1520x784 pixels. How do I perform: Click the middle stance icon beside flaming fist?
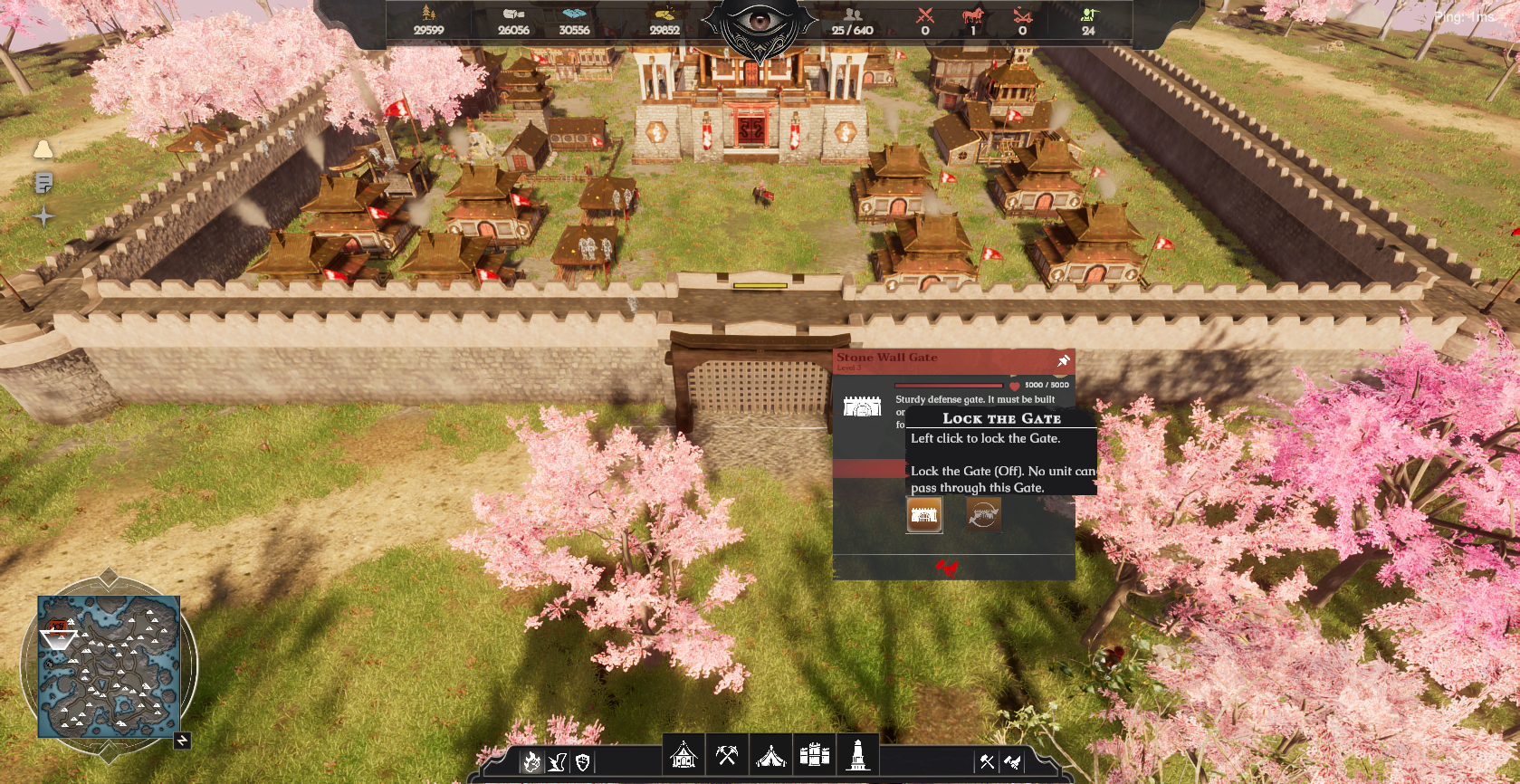[x=558, y=762]
